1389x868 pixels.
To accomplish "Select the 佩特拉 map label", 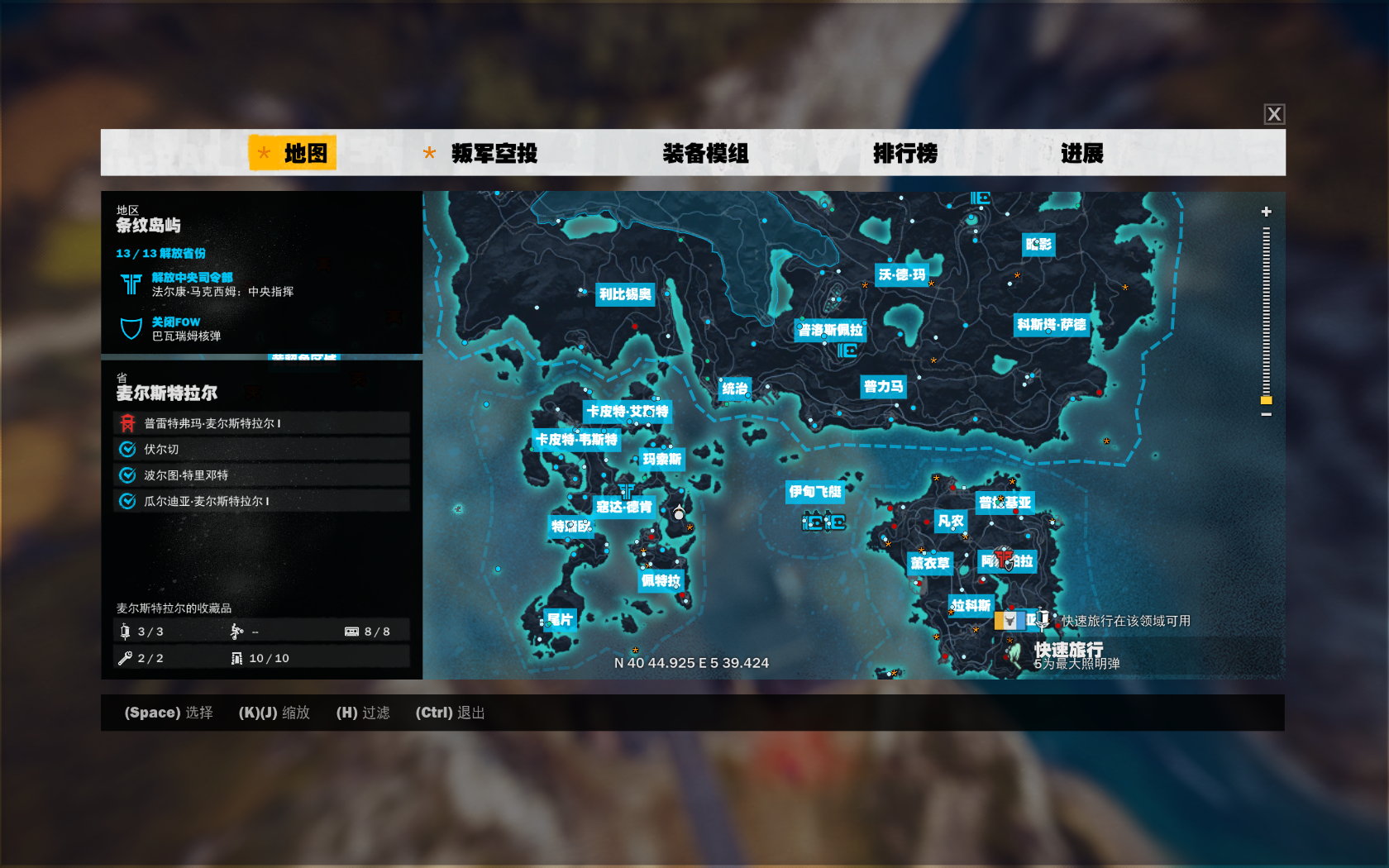I will tap(661, 581).
